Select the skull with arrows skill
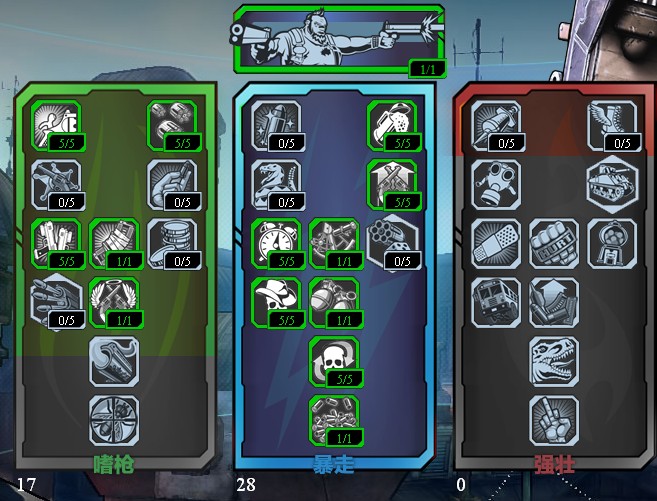 (333, 360)
